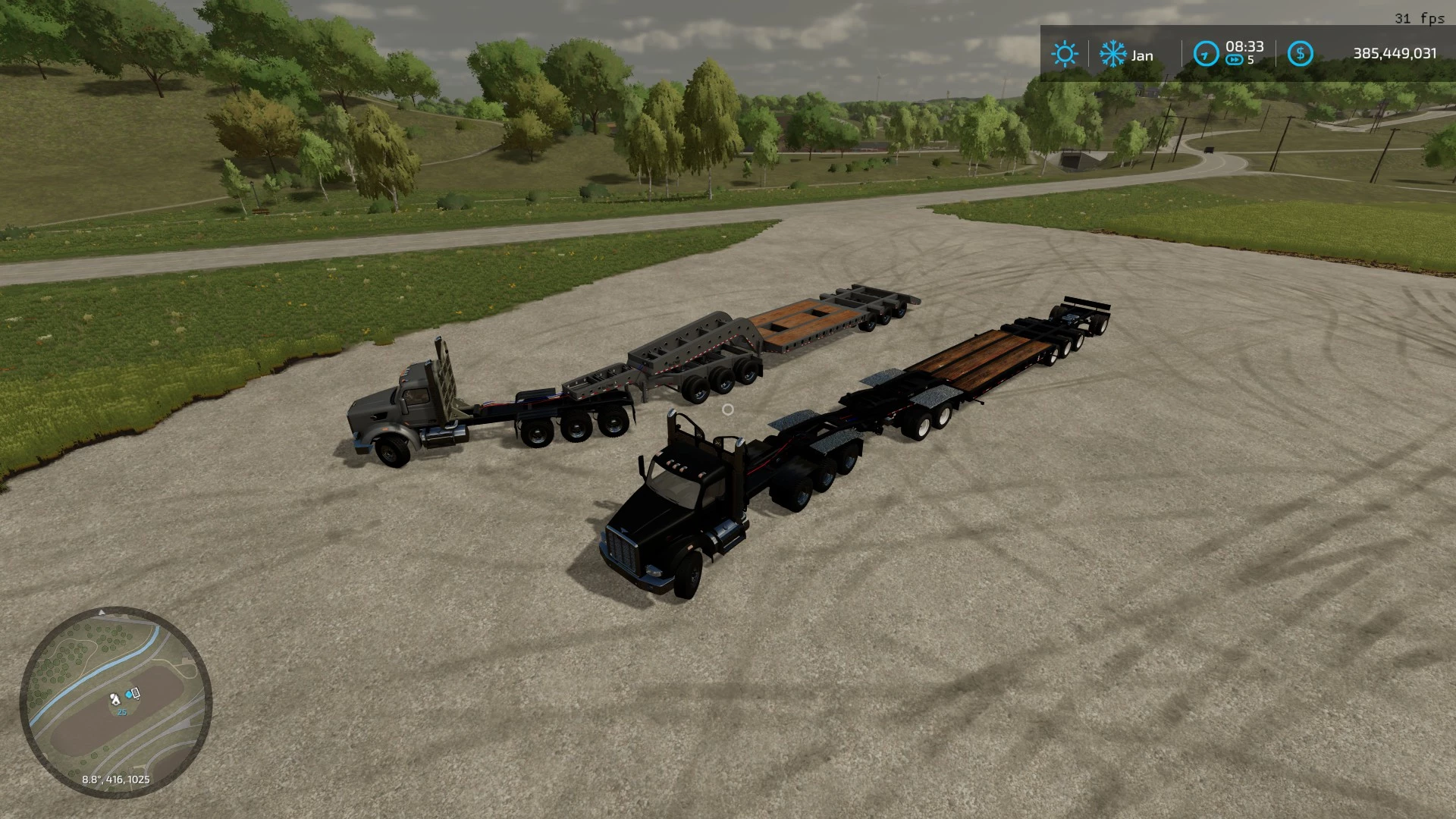This screenshot has width=1456, height=819.
Task: Select field number 25 on the minimap
Action: pos(121,711)
